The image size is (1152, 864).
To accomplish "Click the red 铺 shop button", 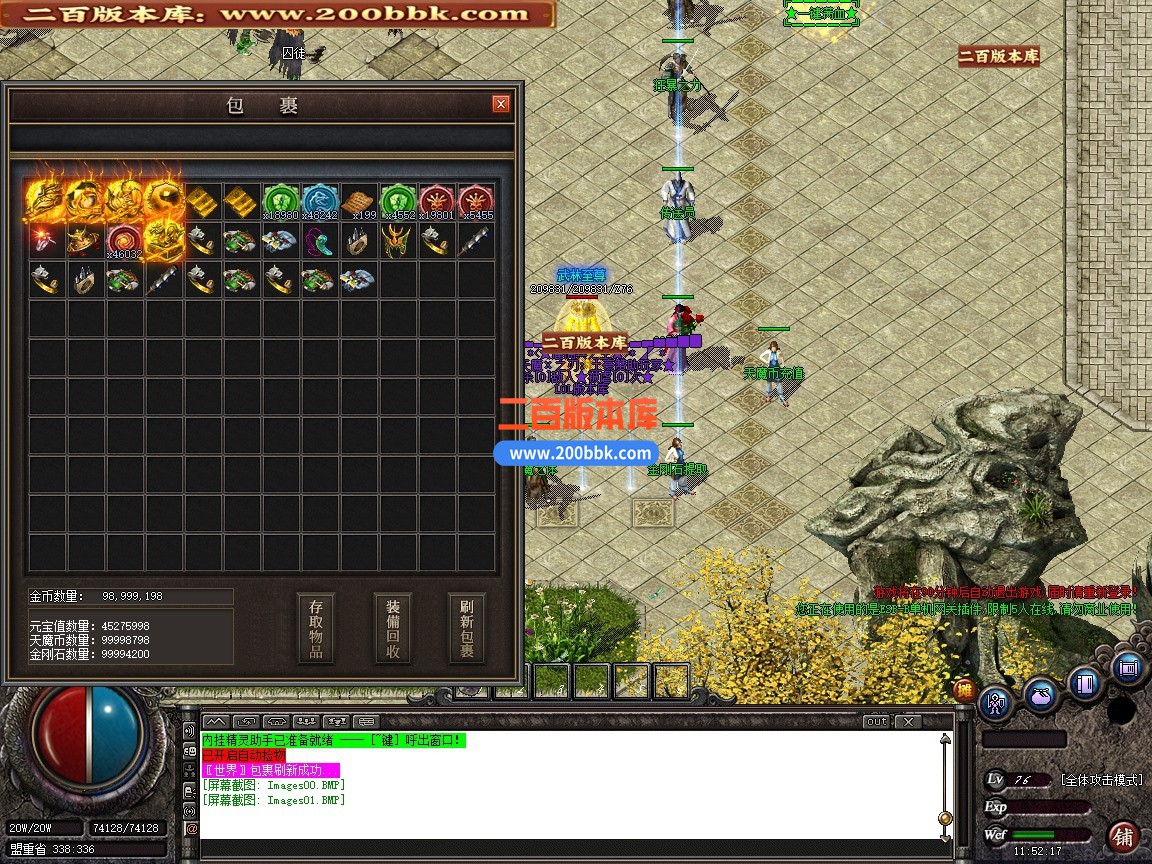I will (x=1124, y=836).
